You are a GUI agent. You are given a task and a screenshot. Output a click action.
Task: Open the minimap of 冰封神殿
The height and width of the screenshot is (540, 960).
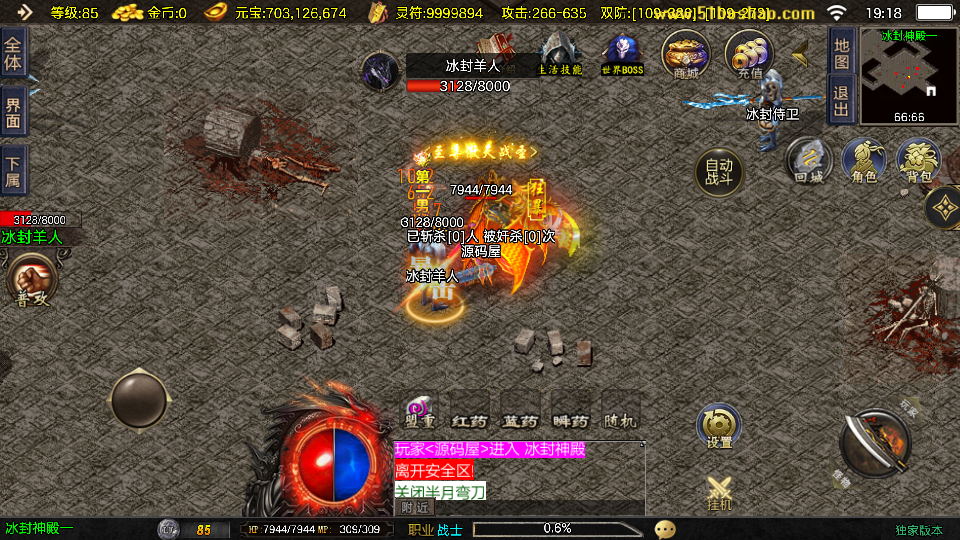pyautogui.click(x=908, y=74)
